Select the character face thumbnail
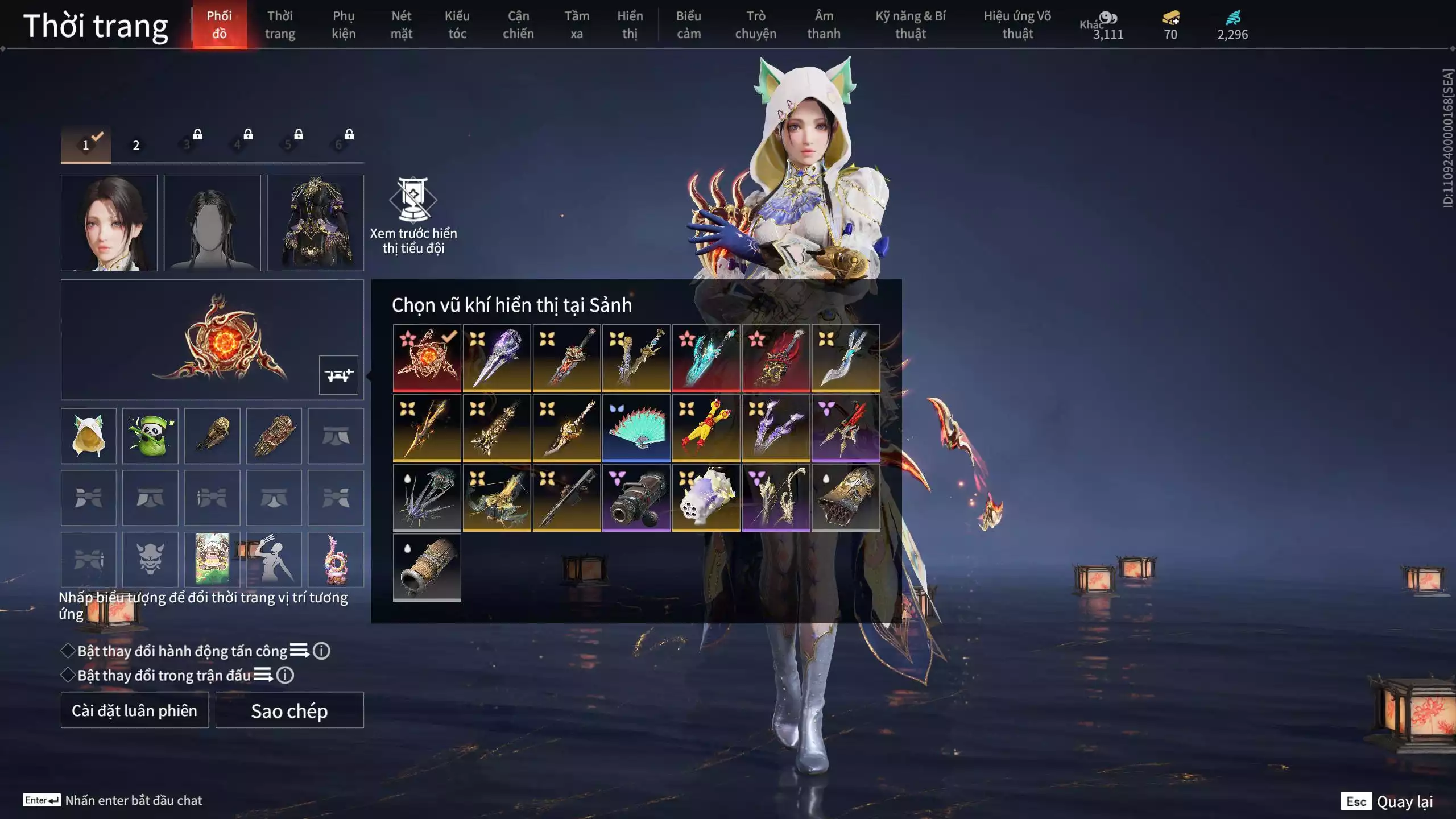 pos(109,223)
